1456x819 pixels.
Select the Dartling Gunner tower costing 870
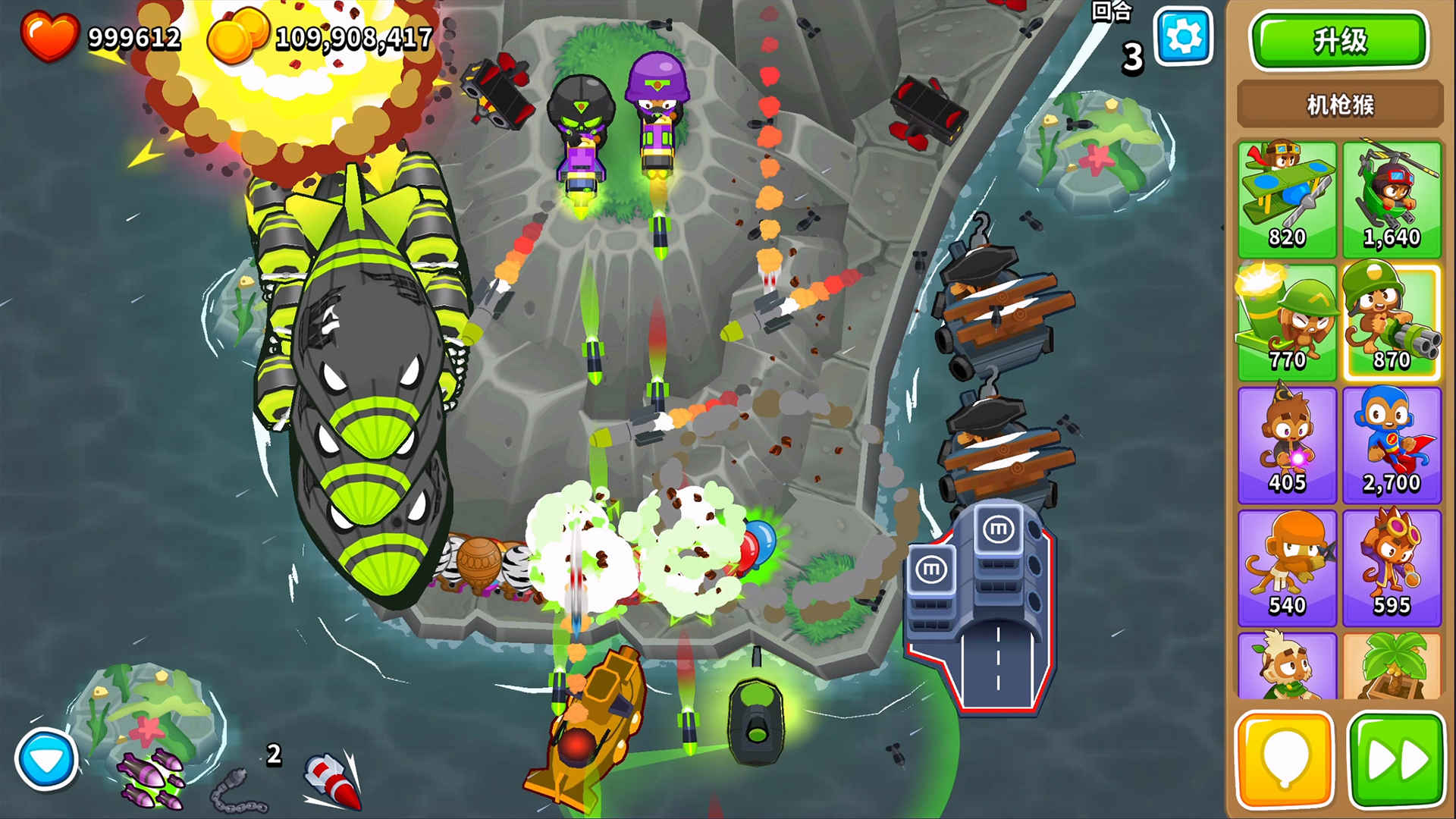point(1392,322)
